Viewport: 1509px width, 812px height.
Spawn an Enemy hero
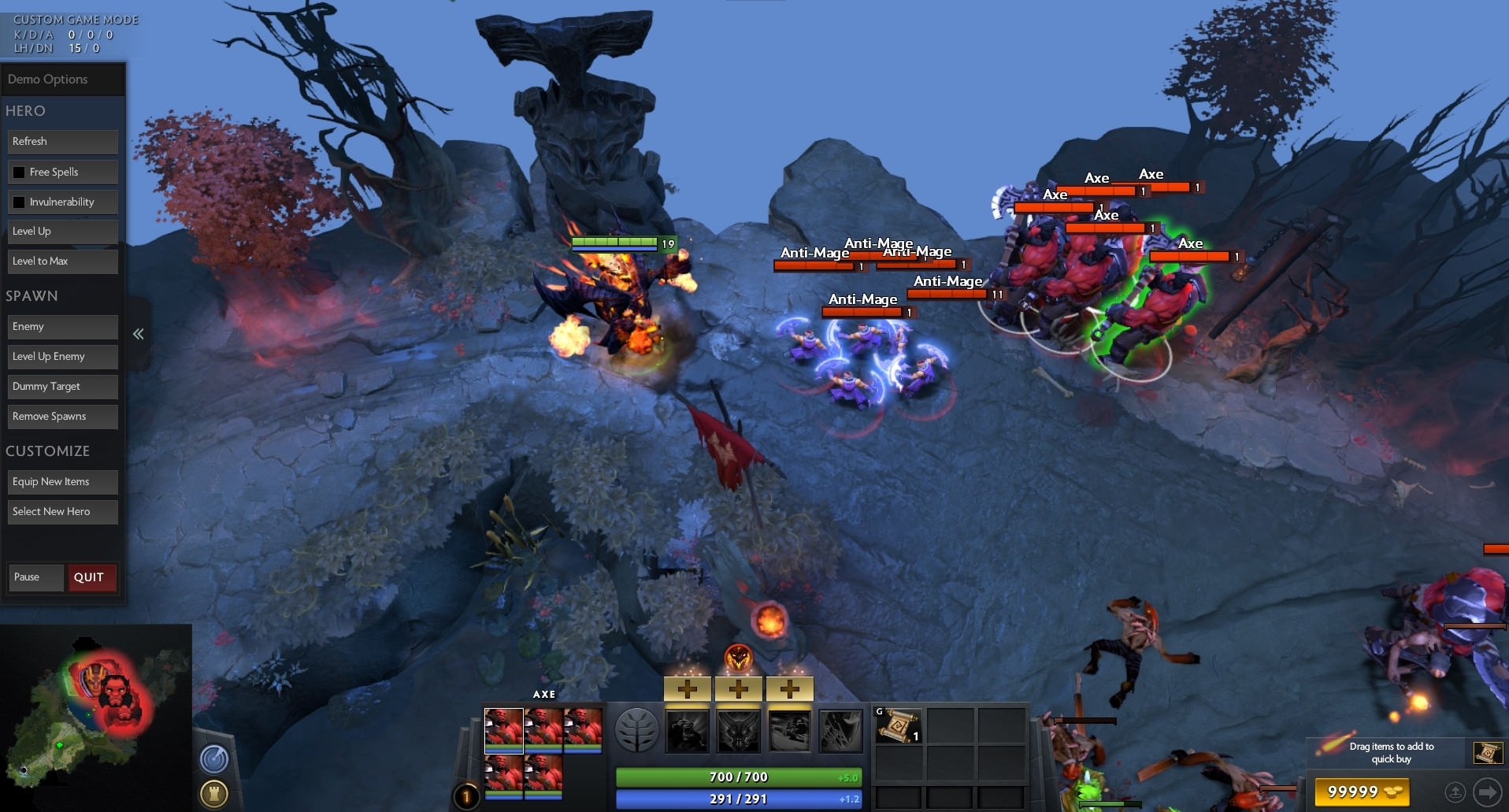click(63, 327)
